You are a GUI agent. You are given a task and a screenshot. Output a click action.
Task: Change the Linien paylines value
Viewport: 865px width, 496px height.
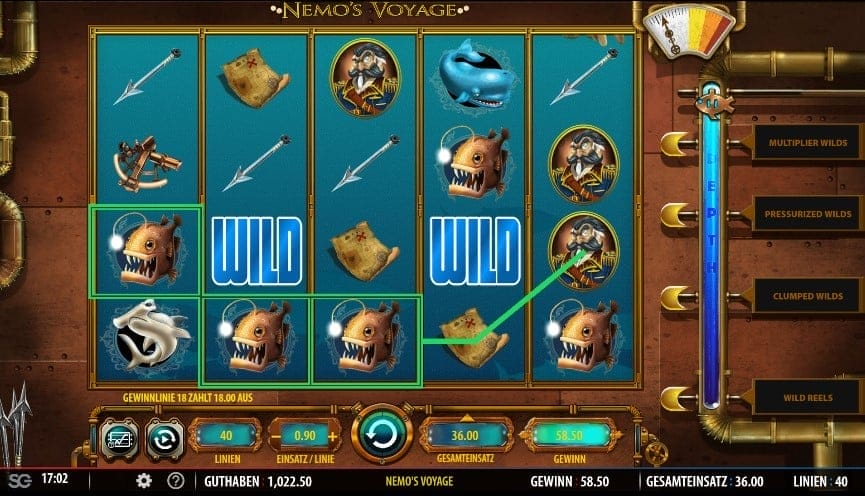223,436
